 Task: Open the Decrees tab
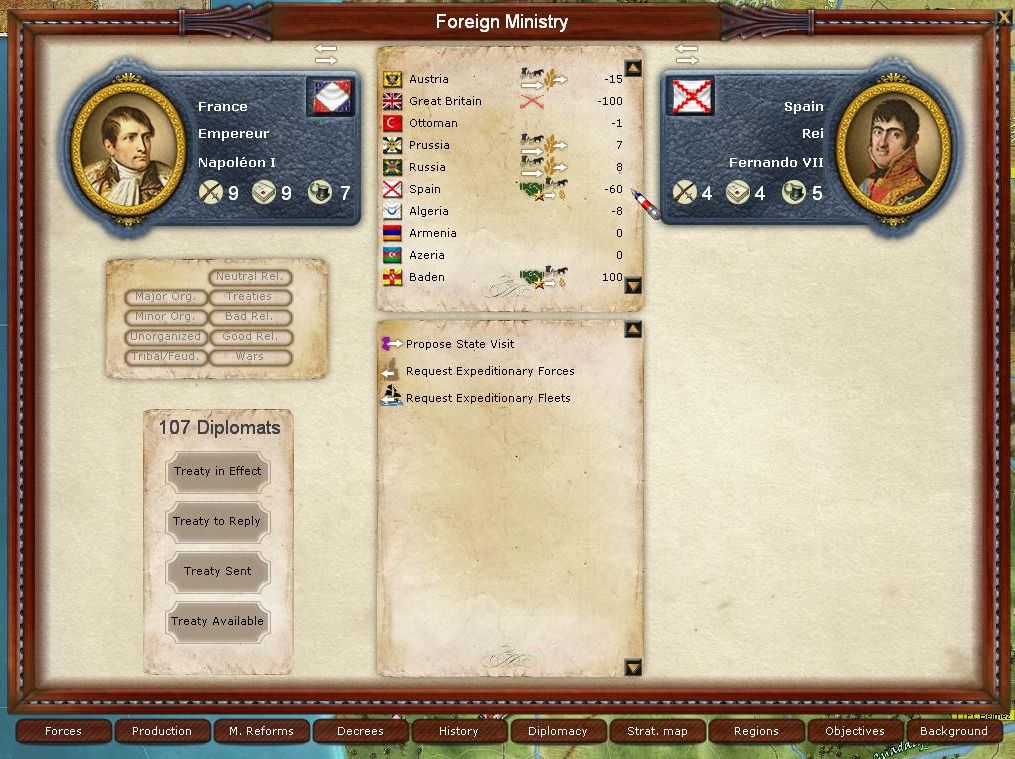pos(360,731)
